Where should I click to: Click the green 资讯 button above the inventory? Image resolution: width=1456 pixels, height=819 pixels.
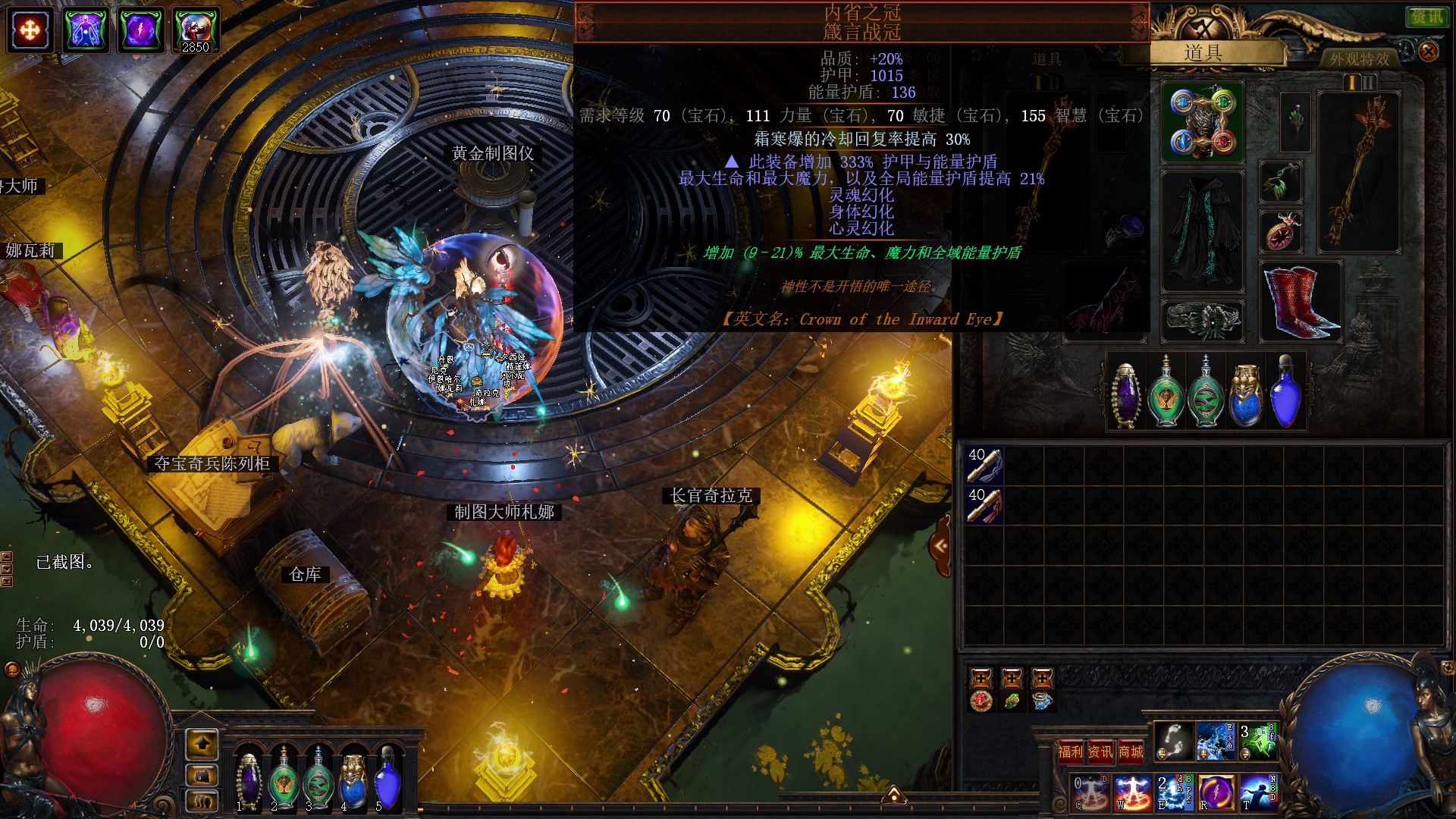coord(1426,17)
